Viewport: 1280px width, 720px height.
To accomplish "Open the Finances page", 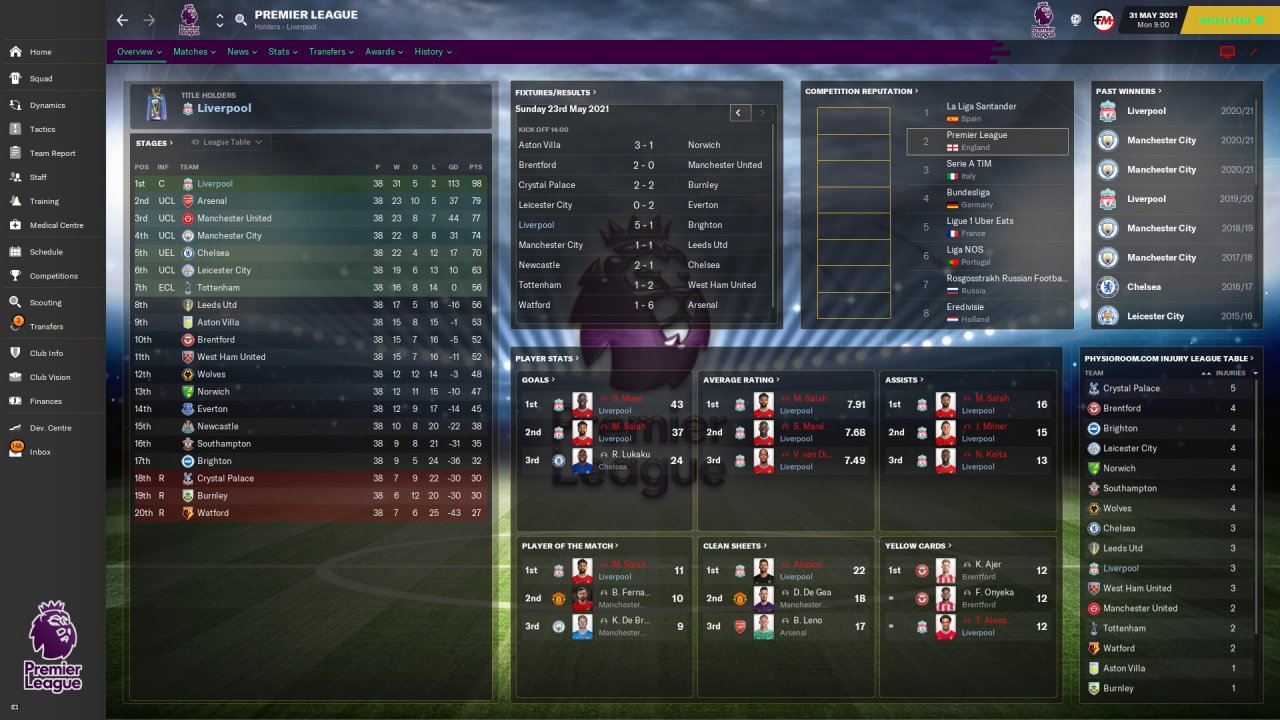I will (x=45, y=401).
